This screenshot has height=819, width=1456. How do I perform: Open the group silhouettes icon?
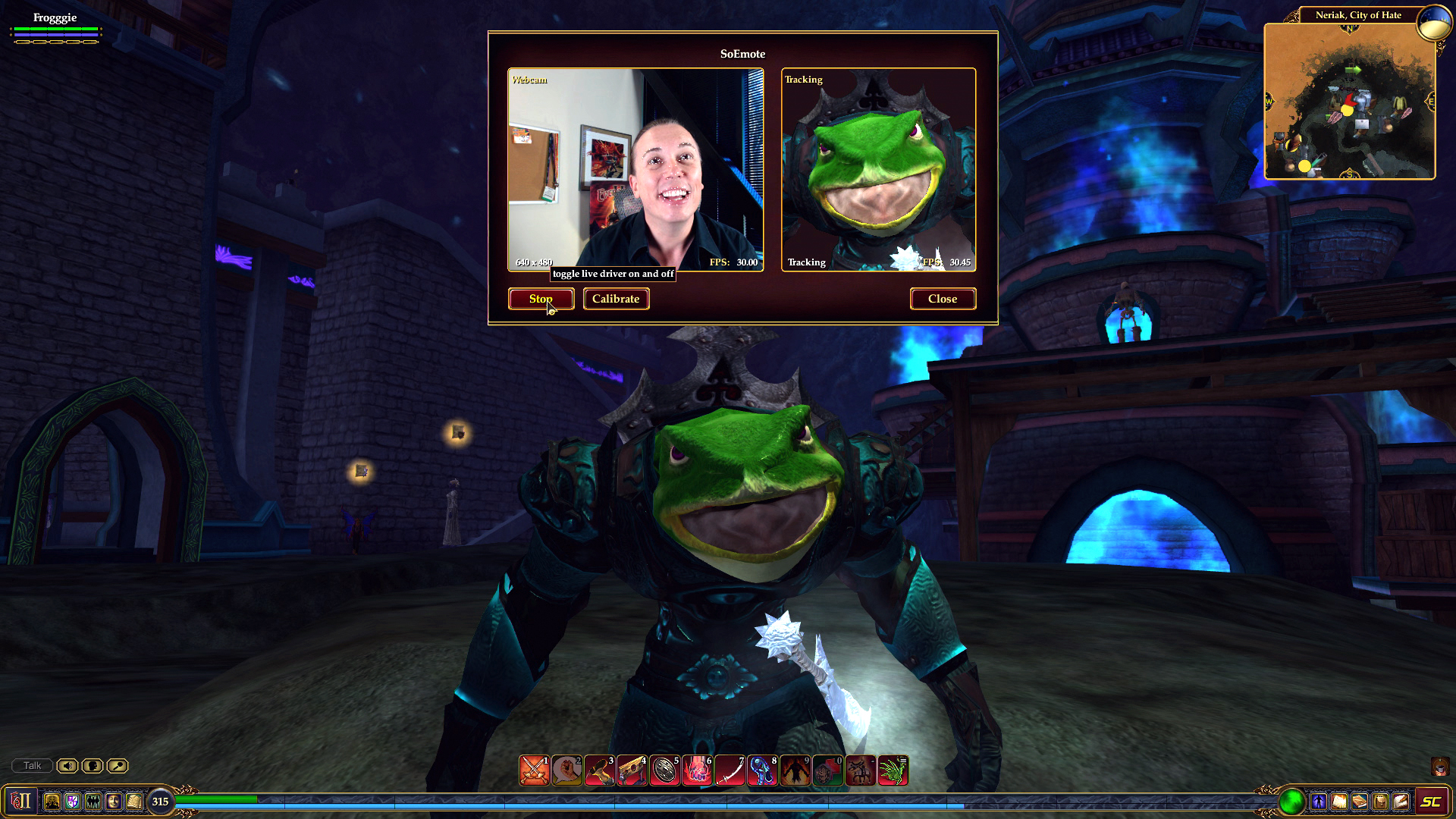pos(93,801)
